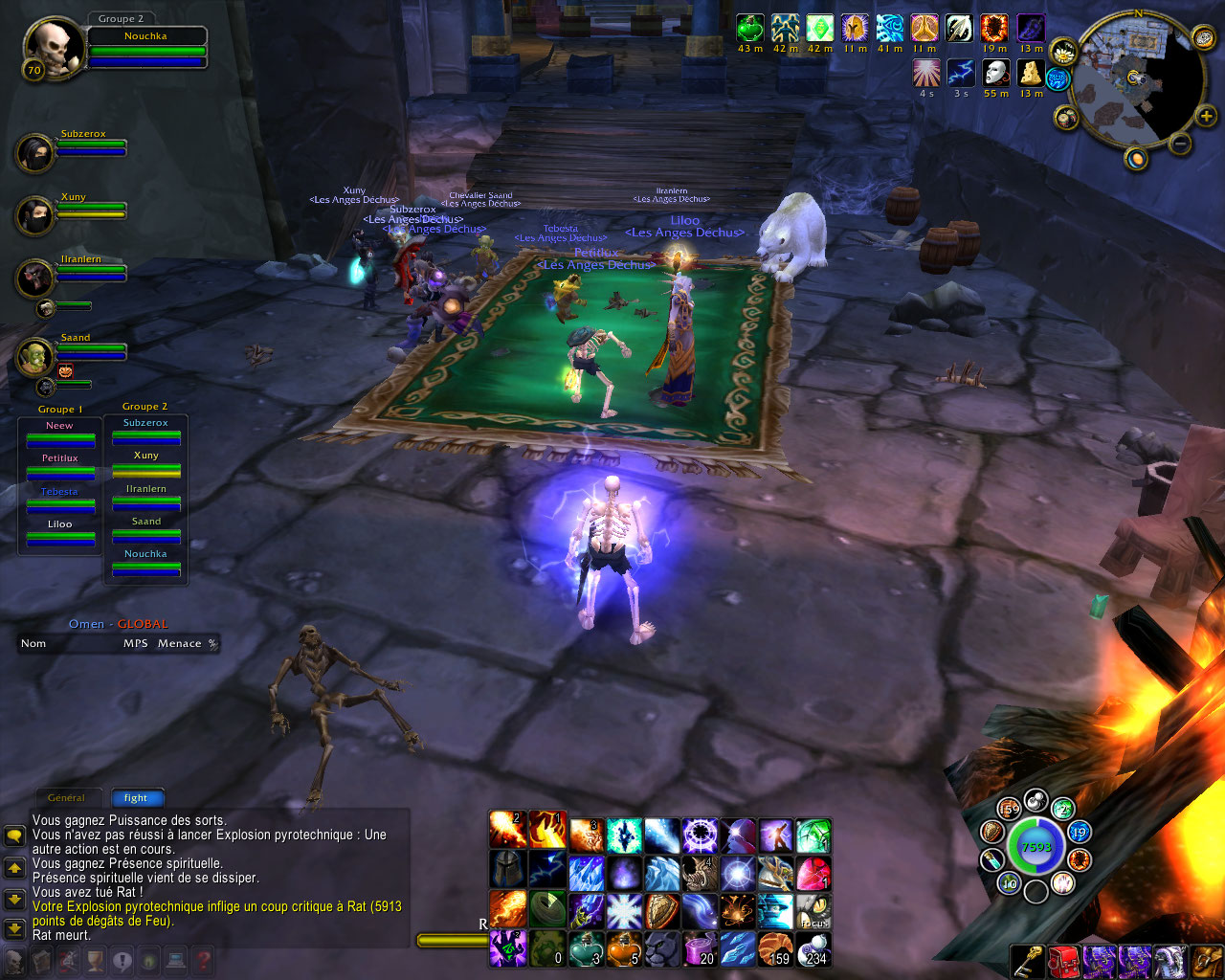Open the help menu red question mark
This screenshot has width=1225, height=980.
pos(203,960)
